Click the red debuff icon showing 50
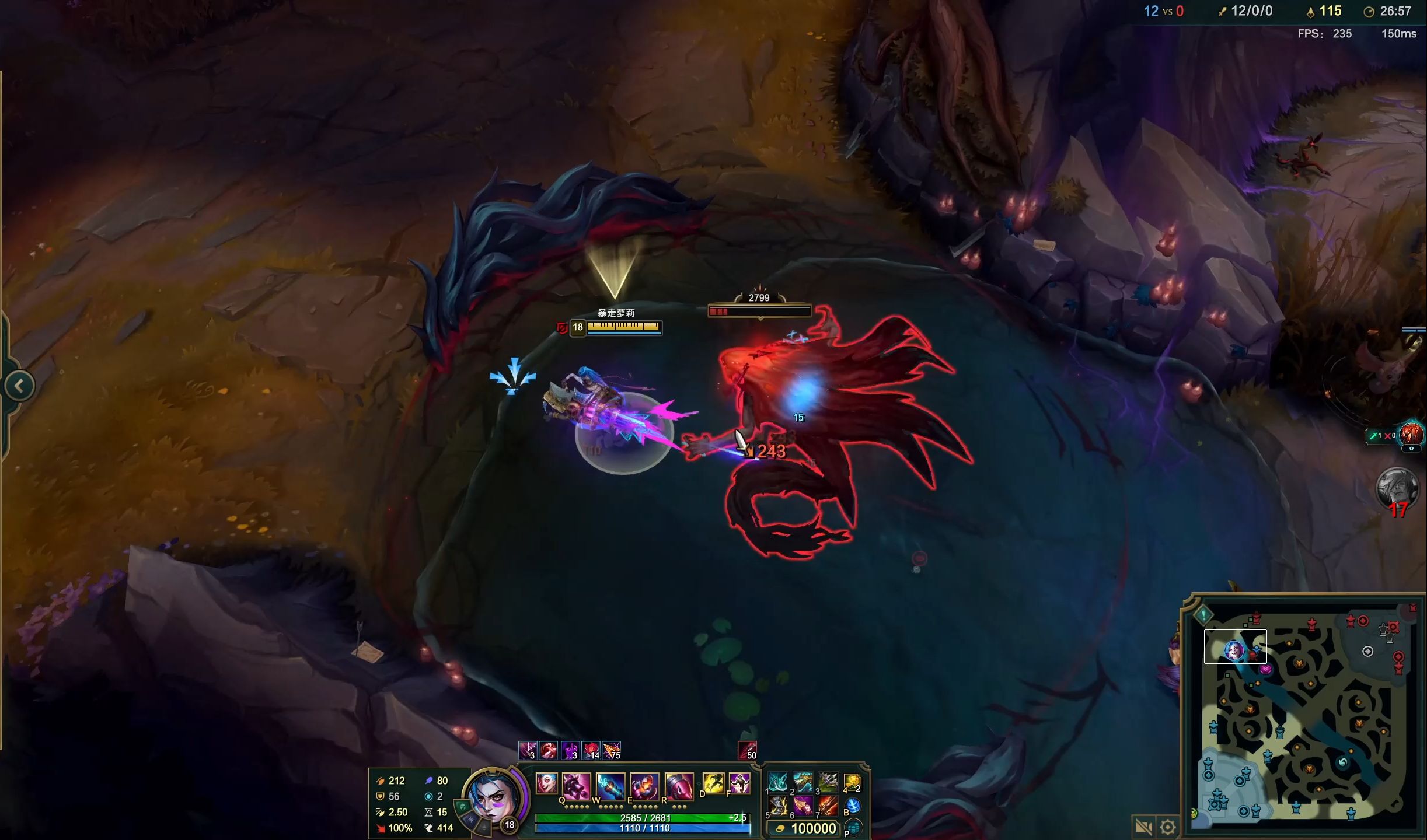Screen dimensions: 1427x840 (748, 750)
